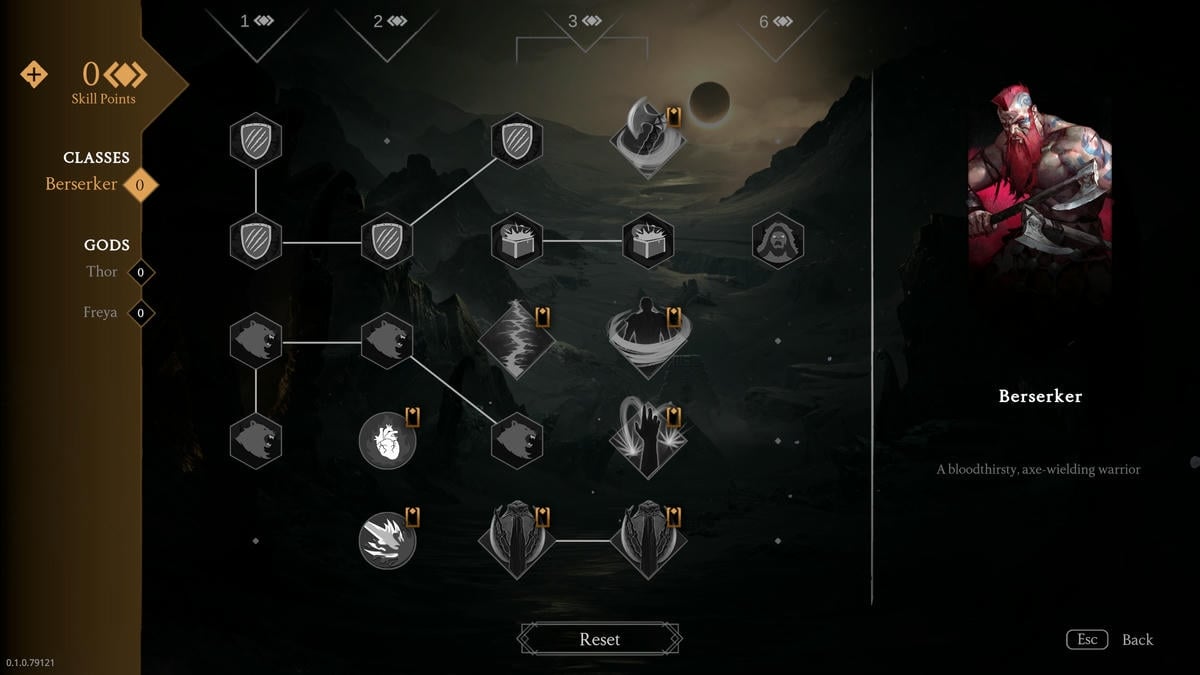
Task: Unlock the lightning strike diamond skill
Action: pyautogui.click(x=516, y=340)
